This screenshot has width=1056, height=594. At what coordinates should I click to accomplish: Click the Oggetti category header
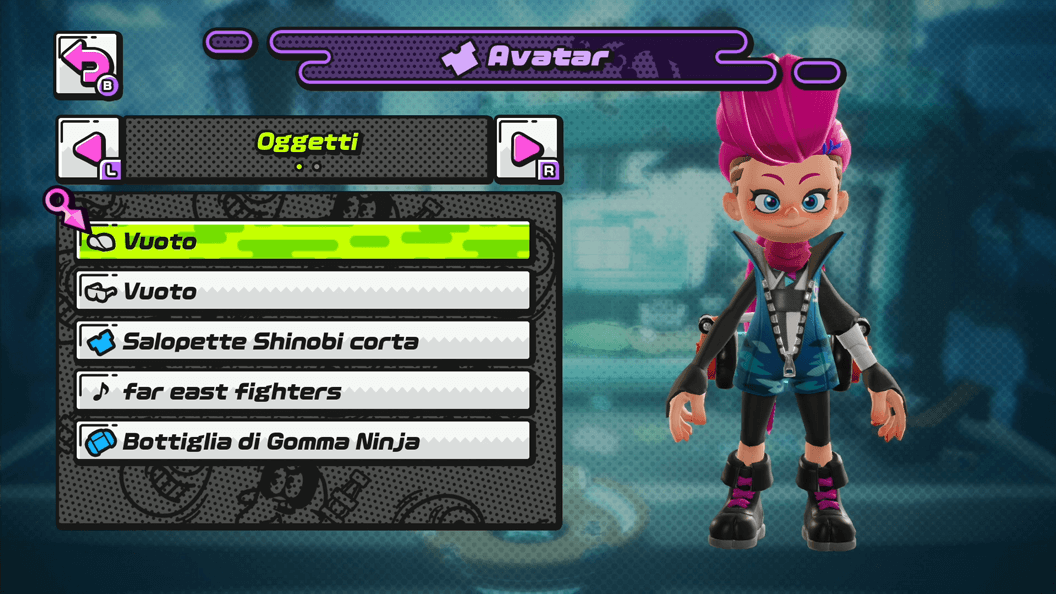(308, 142)
